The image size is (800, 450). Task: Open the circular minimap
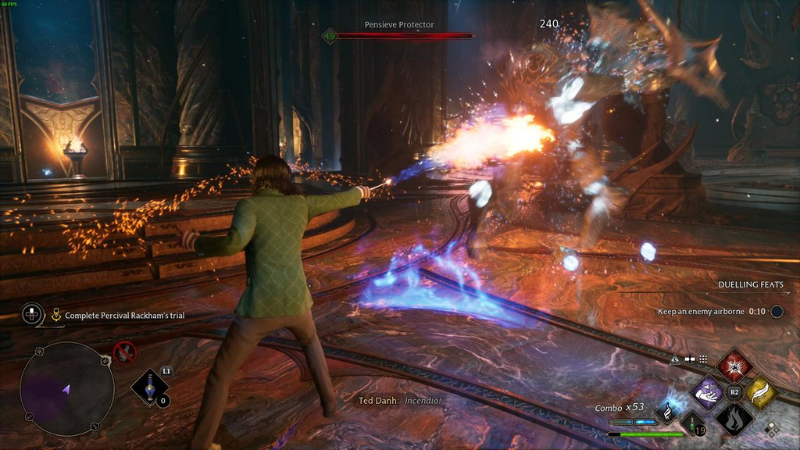[x=67, y=389]
